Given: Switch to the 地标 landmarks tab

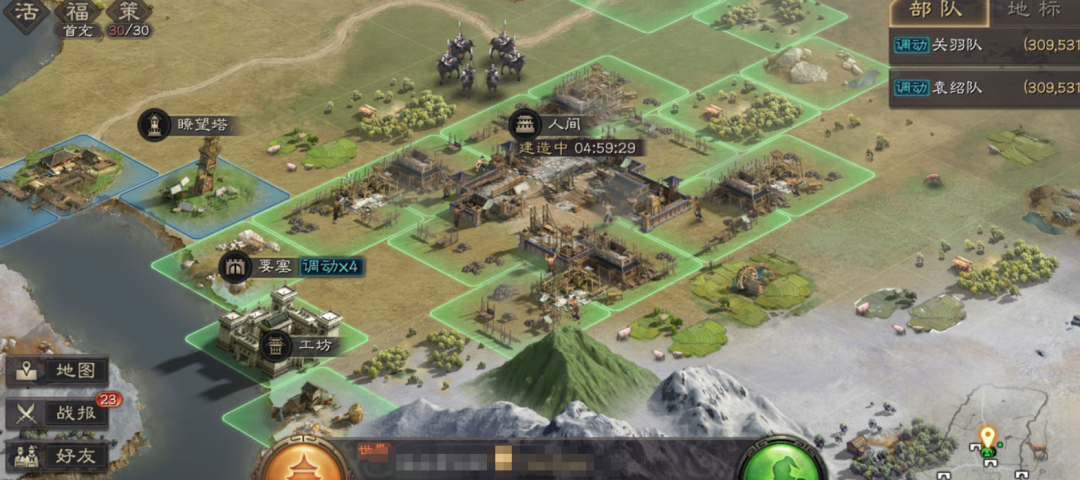Looking at the screenshot, I should click(x=1033, y=12).
